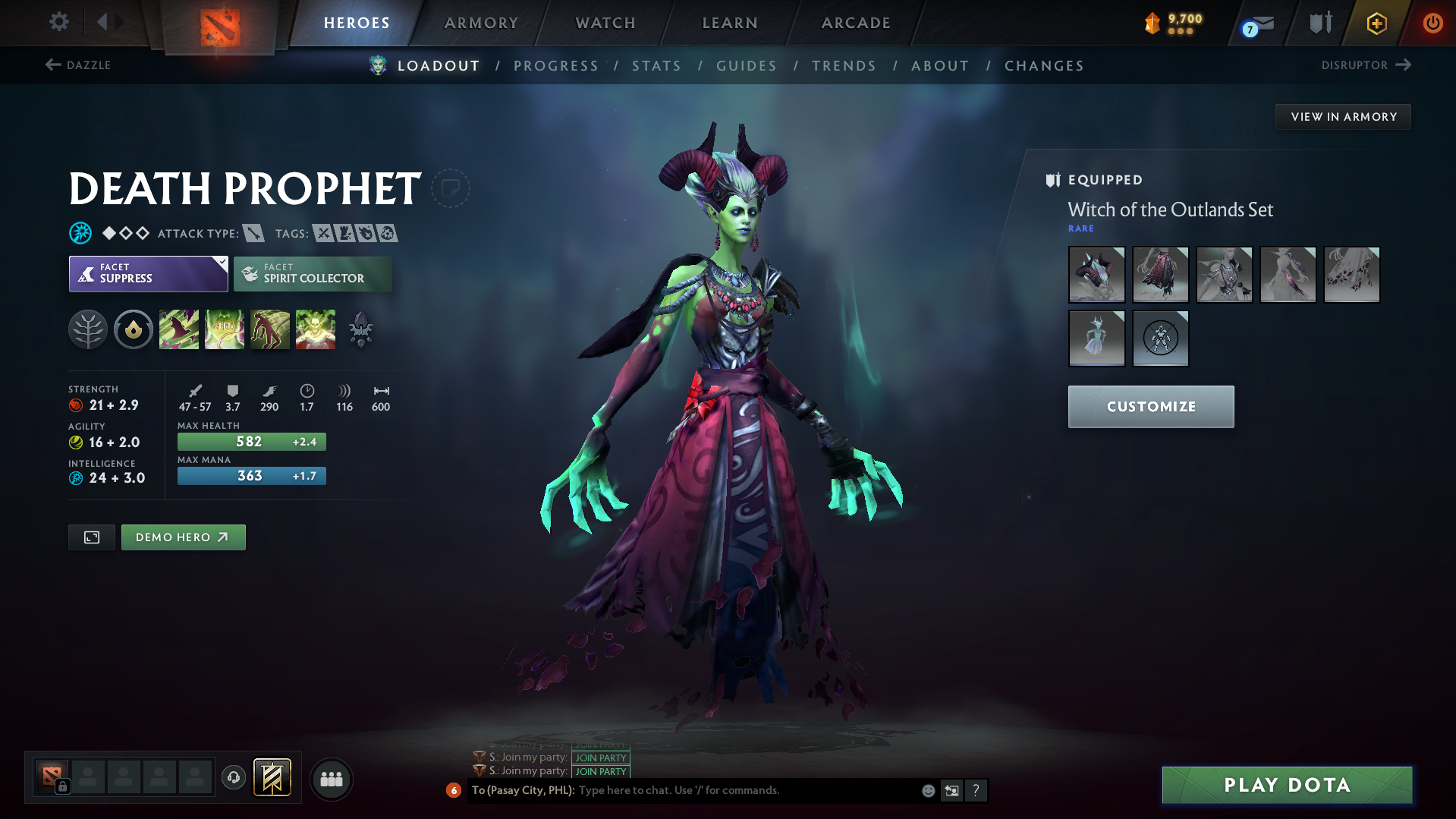Click the power/logout icon top right
Image resolution: width=1456 pixels, height=819 pixels.
coord(1432,22)
